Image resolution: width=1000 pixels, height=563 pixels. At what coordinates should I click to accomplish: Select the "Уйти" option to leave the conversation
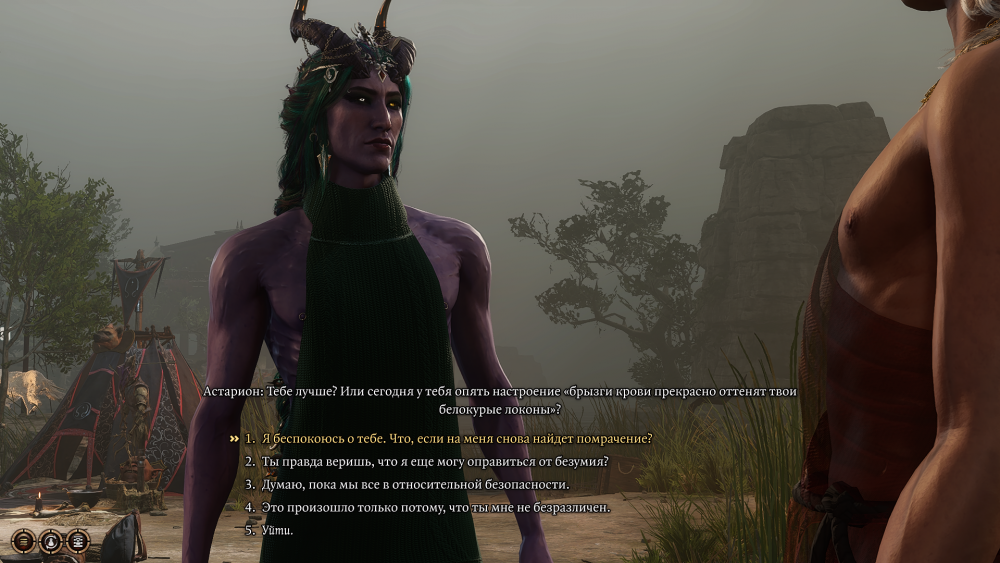tap(277, 530)
